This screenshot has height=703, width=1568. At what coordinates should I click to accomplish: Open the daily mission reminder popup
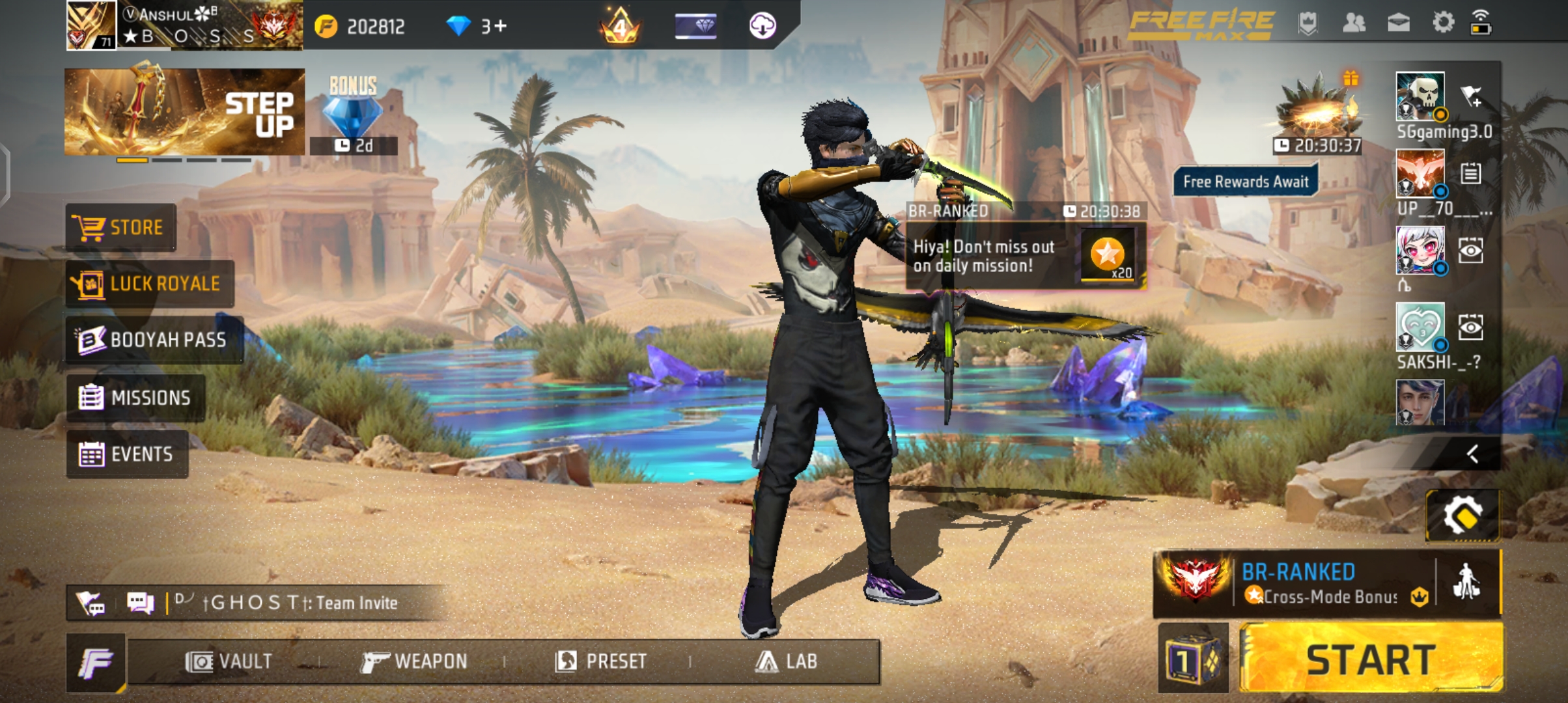click(x=1025, y=256)
